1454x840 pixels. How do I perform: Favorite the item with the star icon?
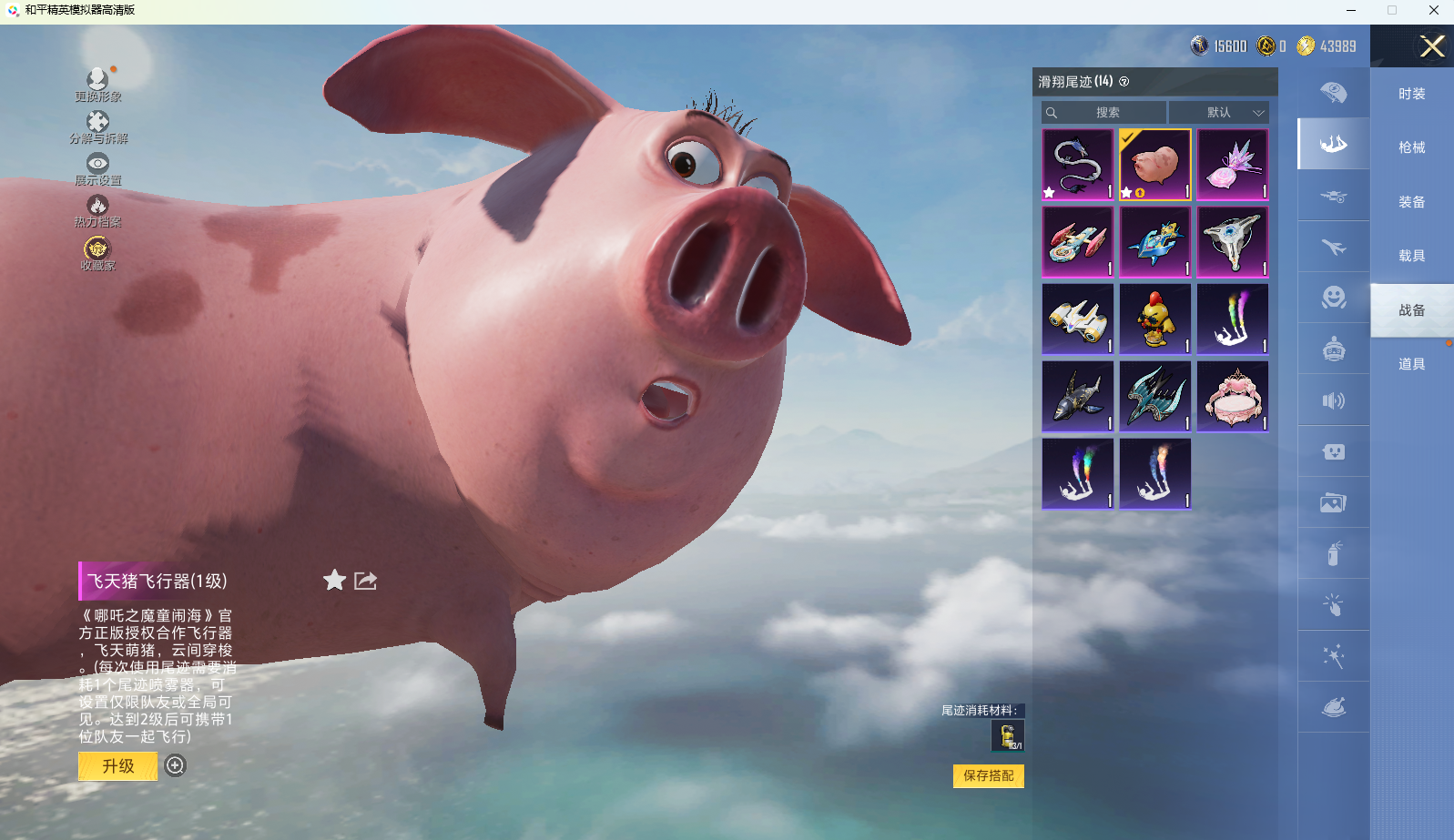click(x=334, y=581)
